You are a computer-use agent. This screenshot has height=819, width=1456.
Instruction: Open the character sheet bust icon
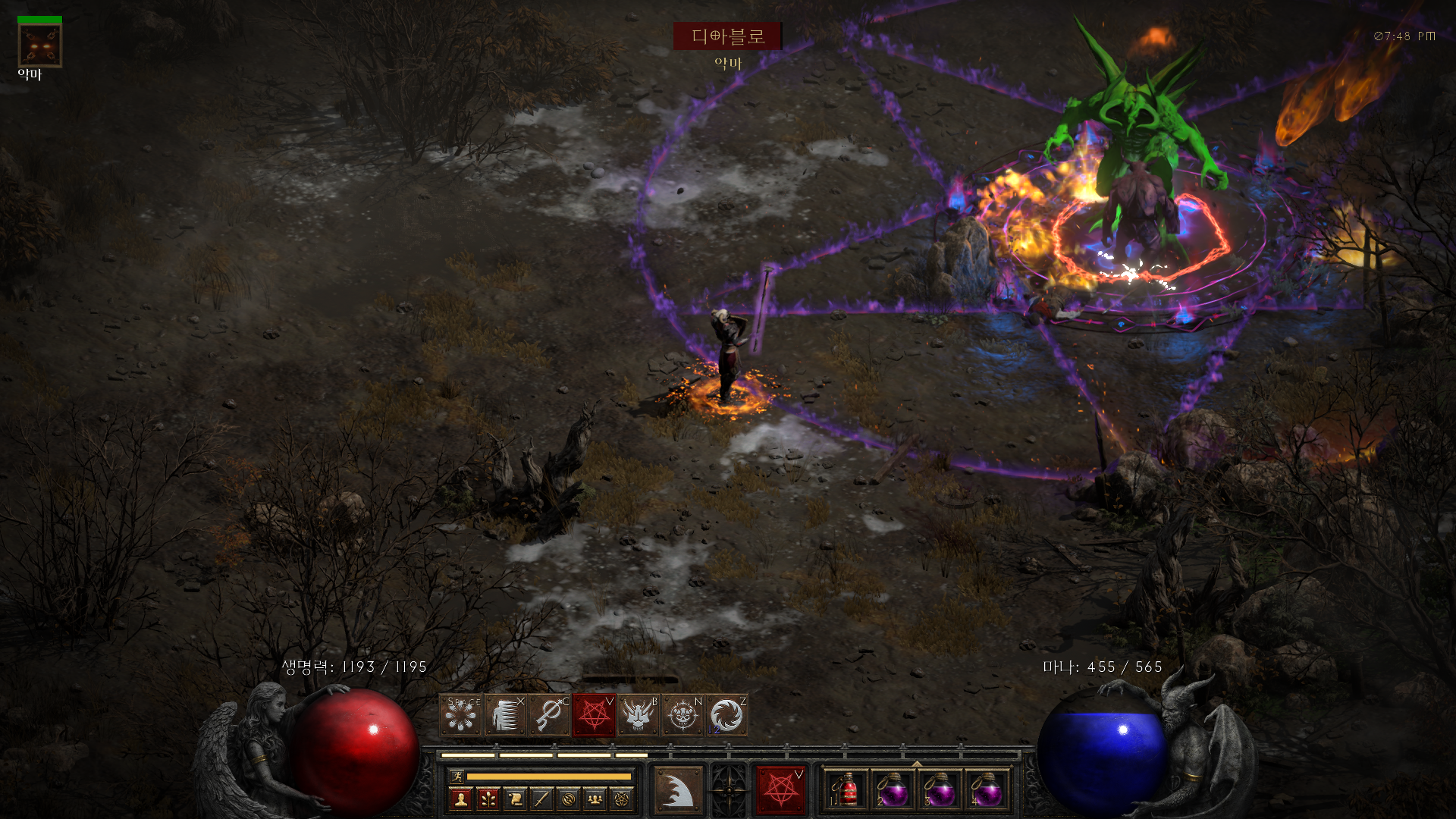[x=460, y=799]
